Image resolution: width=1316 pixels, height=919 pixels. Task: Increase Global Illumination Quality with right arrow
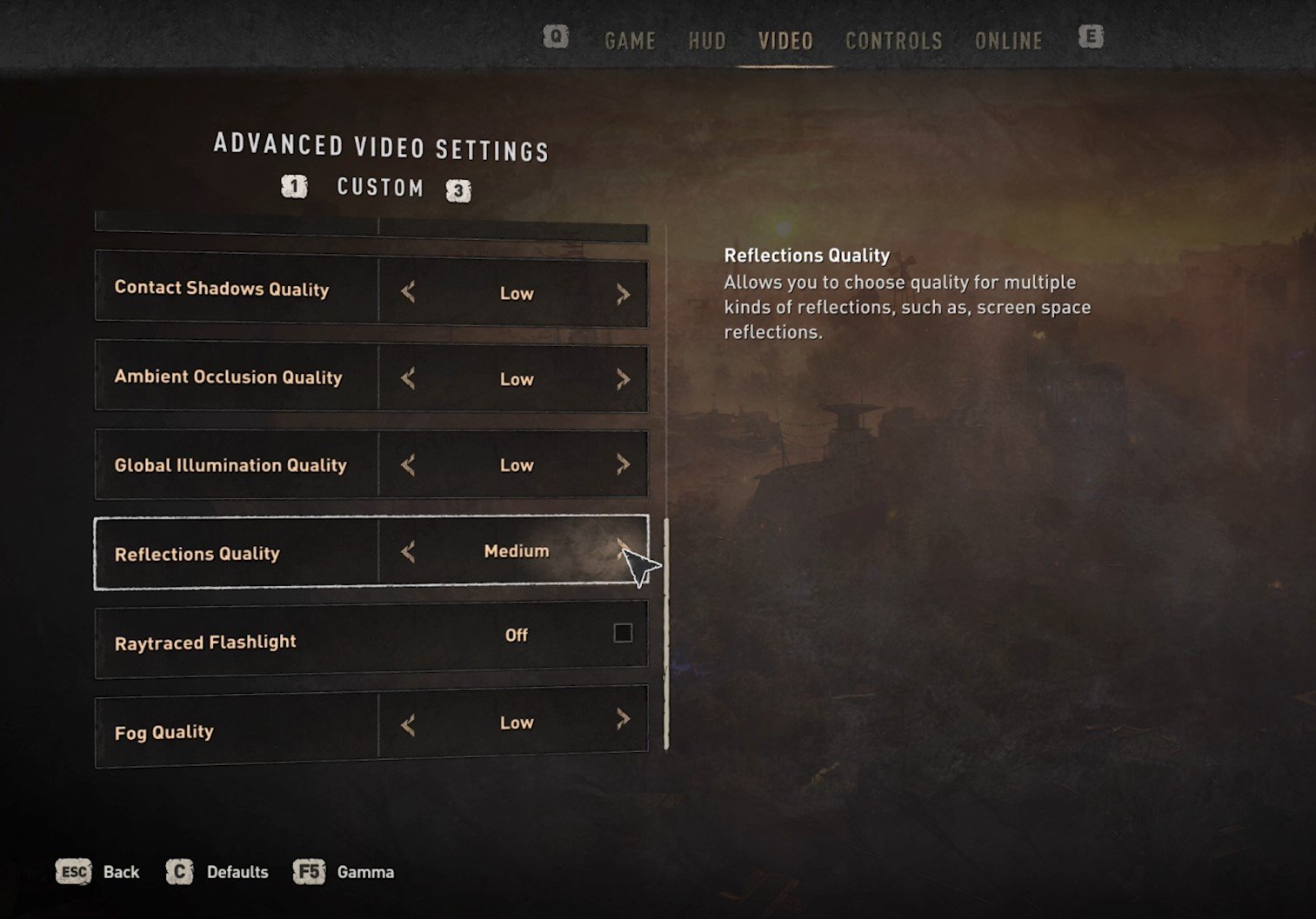pyautogui.click(x=623, y=464)
